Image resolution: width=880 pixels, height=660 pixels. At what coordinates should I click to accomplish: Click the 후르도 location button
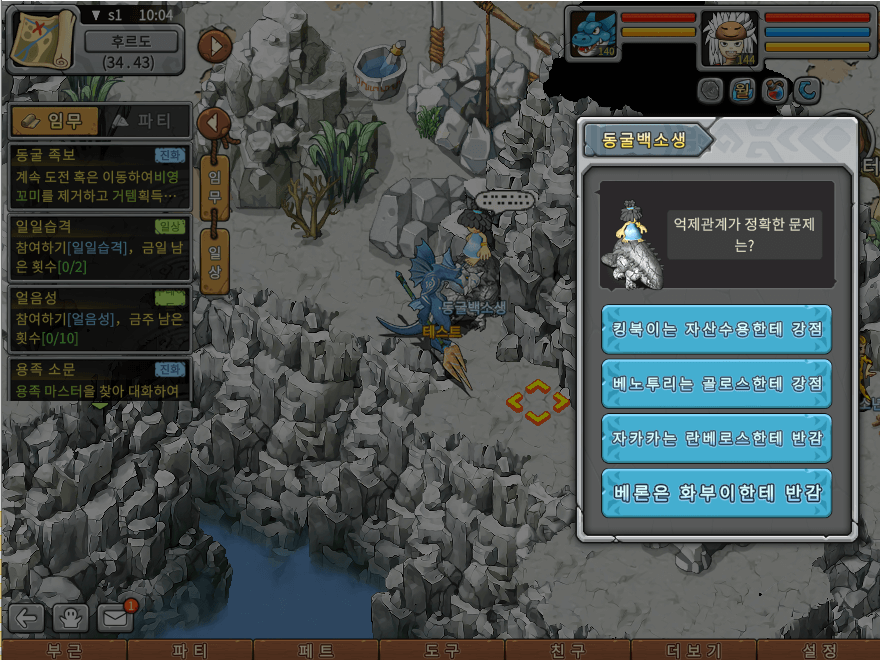(131, 42)
